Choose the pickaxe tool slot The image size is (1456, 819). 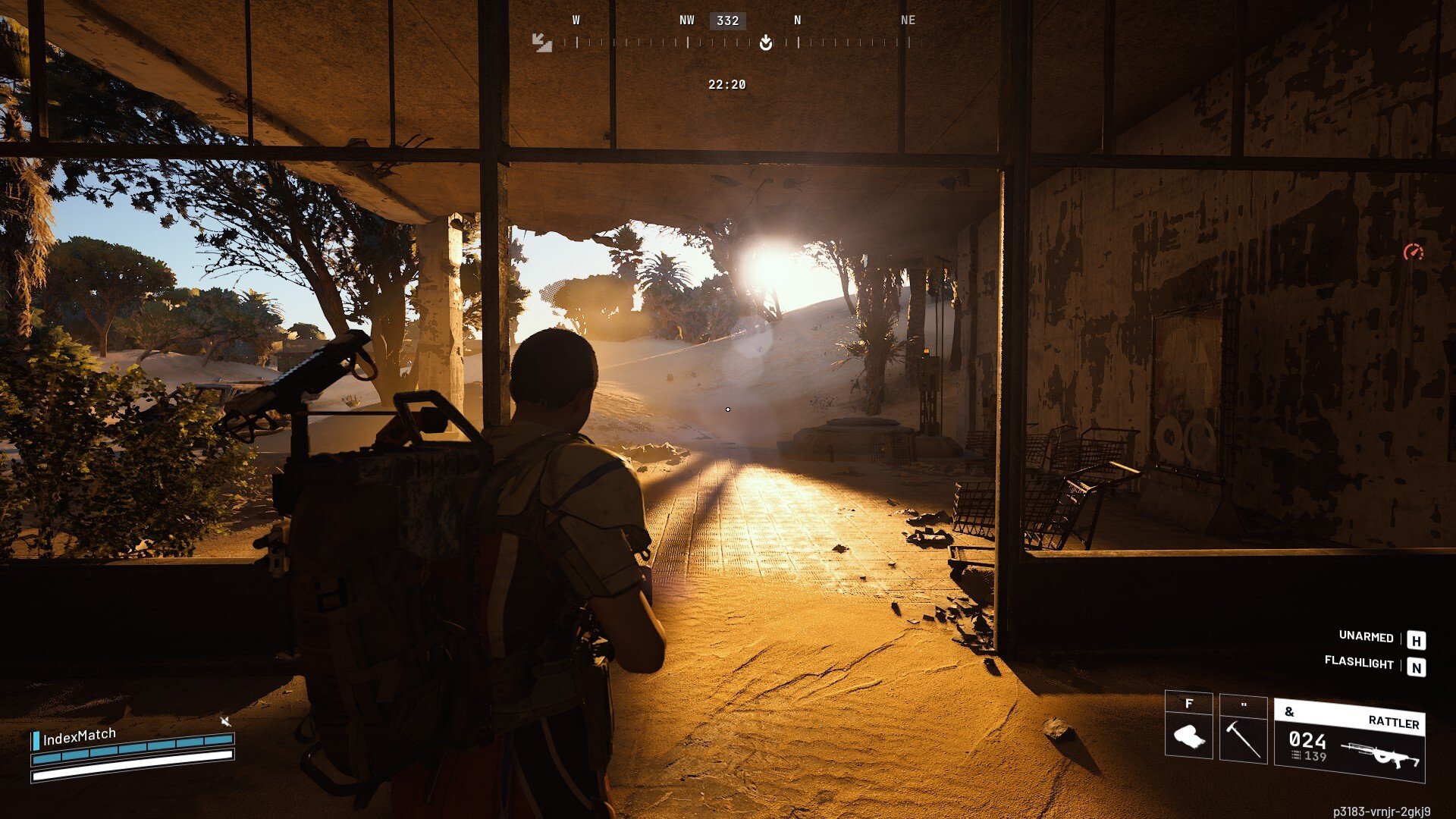pyautogui.click(x=1243, y=730)
